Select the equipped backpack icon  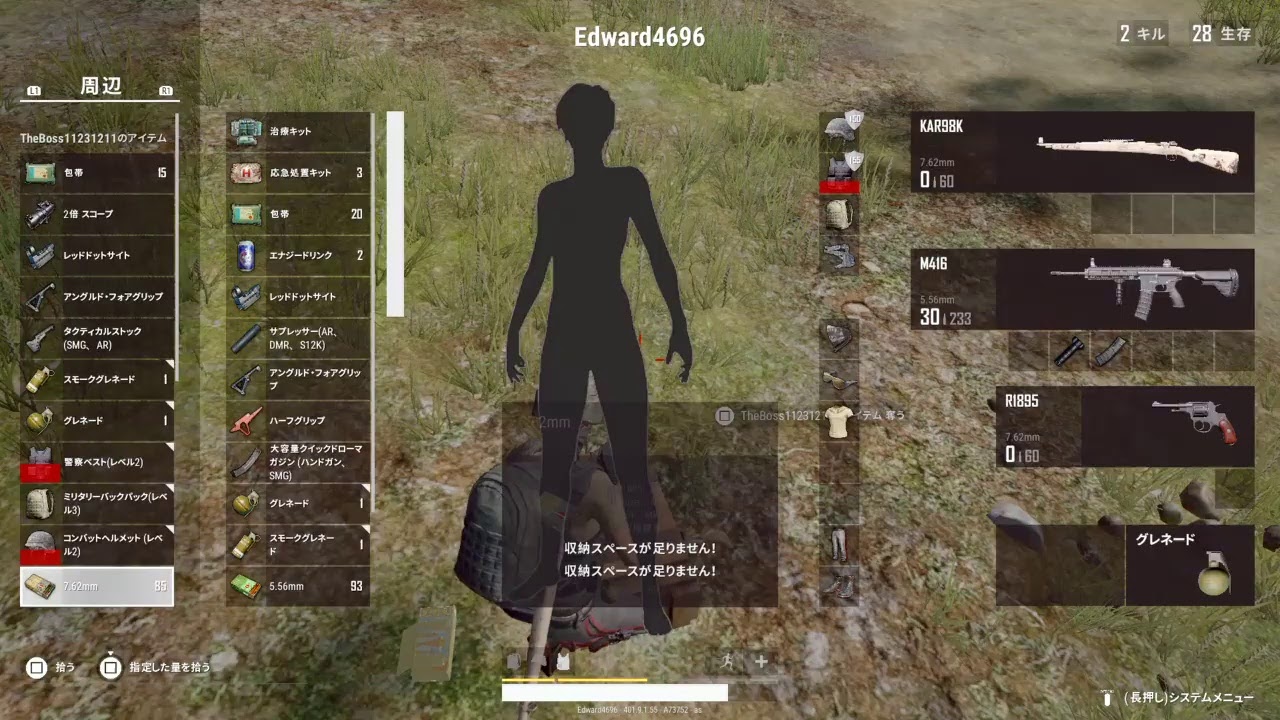[x=838, y=212]
